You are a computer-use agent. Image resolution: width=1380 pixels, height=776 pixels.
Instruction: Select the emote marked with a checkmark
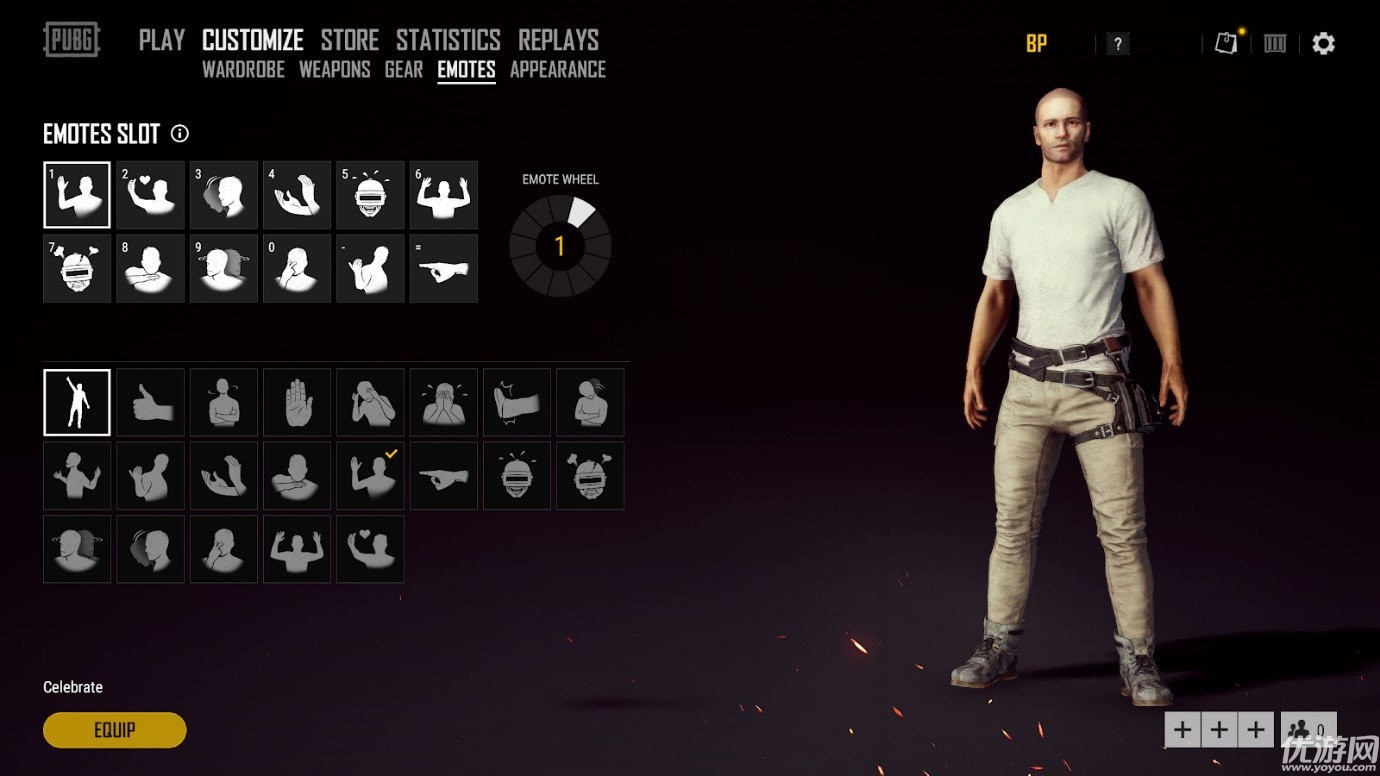point(370,475)
